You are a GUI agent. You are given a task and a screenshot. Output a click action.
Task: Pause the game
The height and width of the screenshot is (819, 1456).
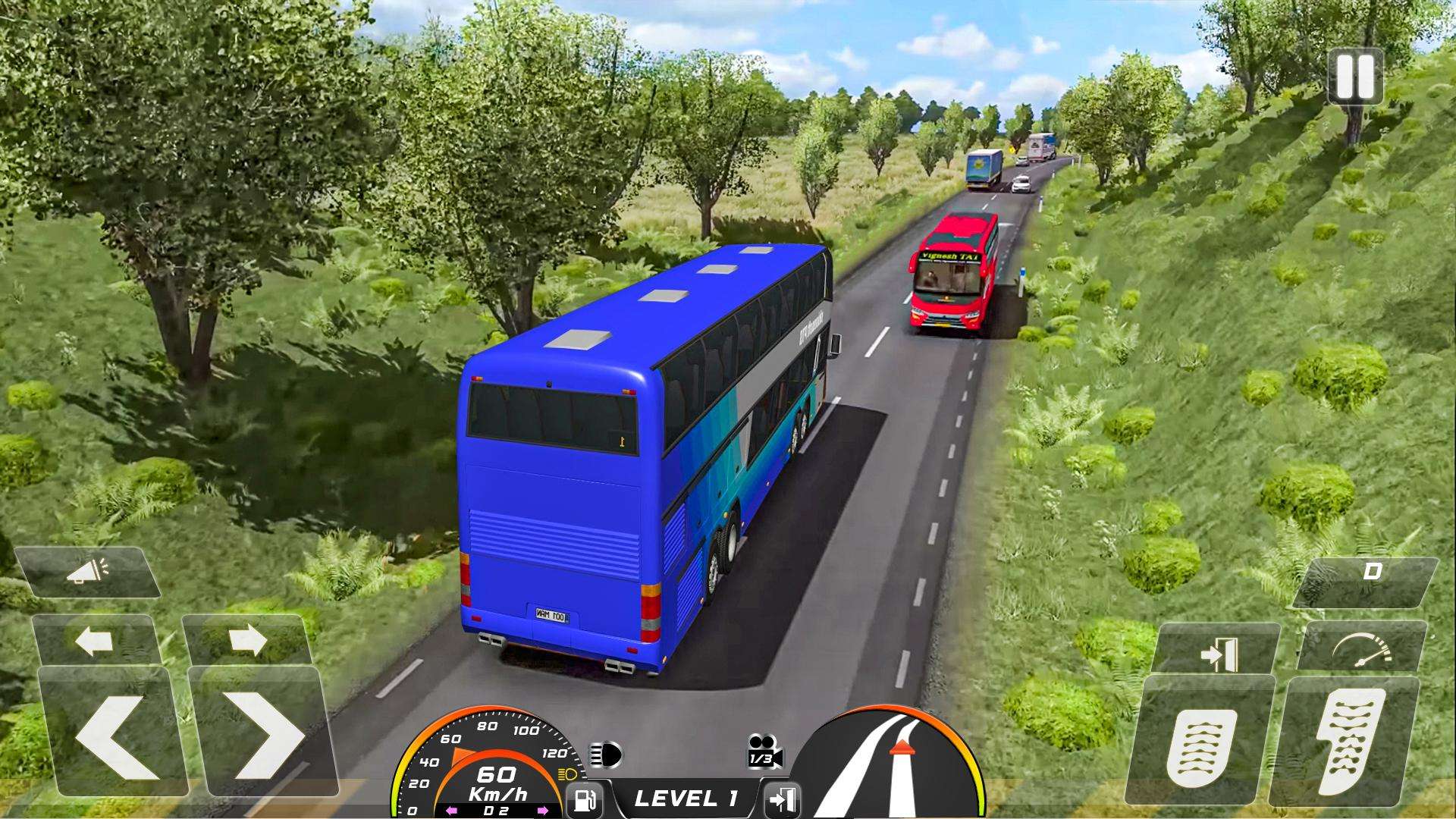[1354, 77]
